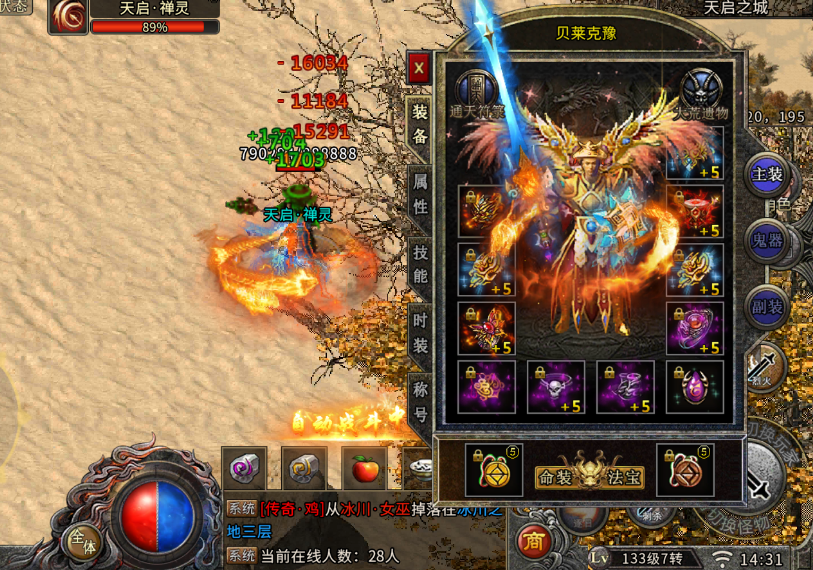Open the 属性 attributes tab

[x=421, y=194]
